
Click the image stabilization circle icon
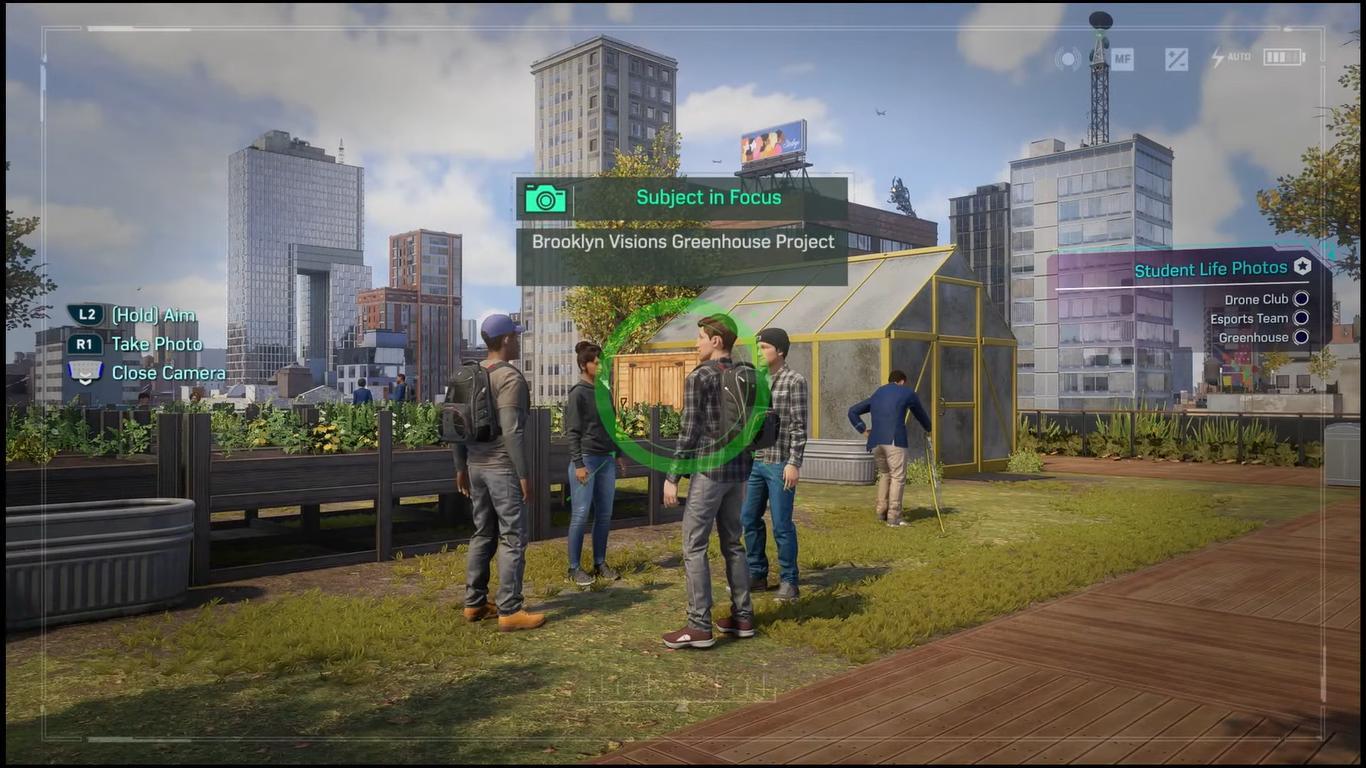1068,58
